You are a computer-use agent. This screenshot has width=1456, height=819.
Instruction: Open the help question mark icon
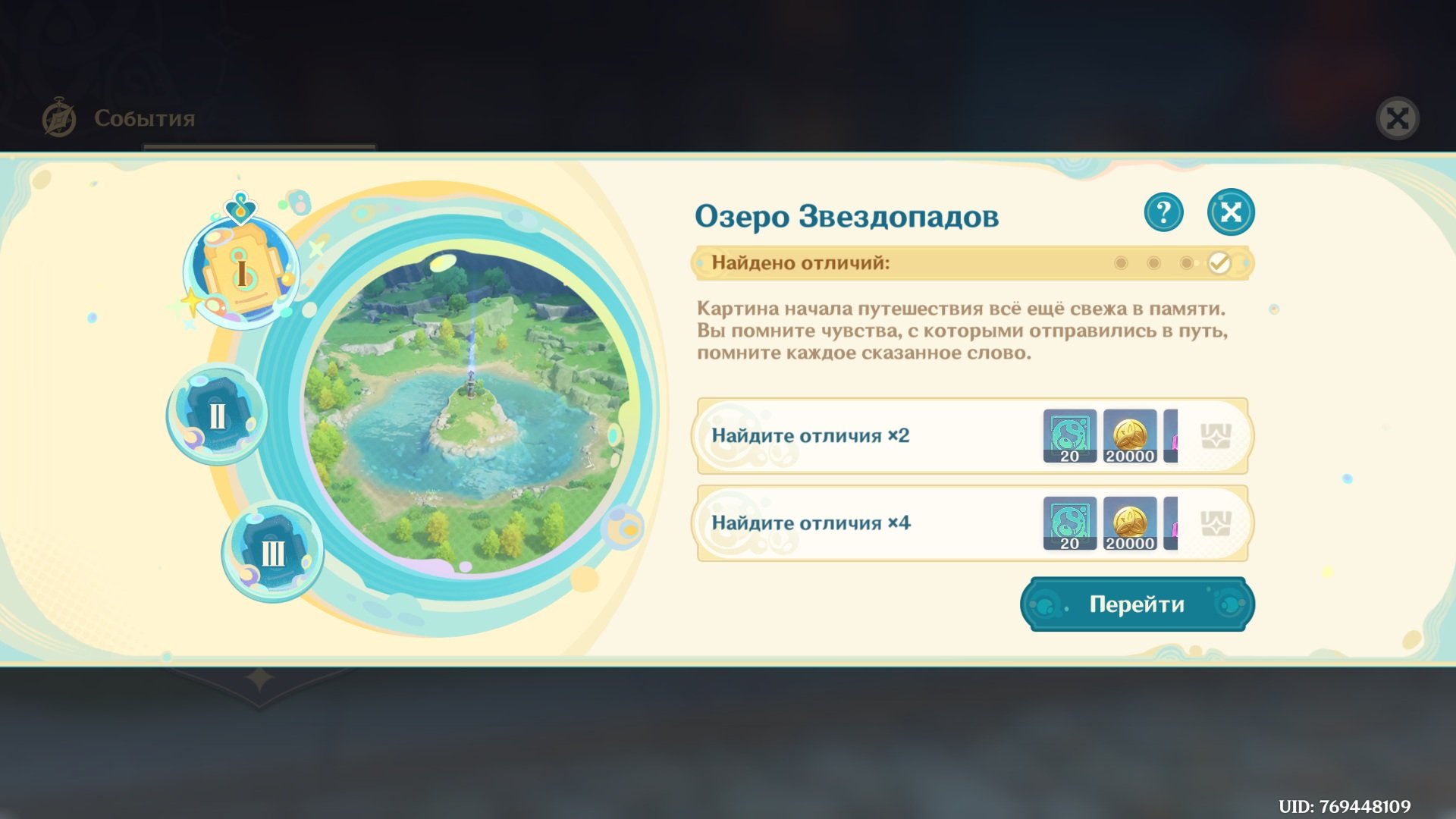pyautogui.click(x=1163, y=212)
